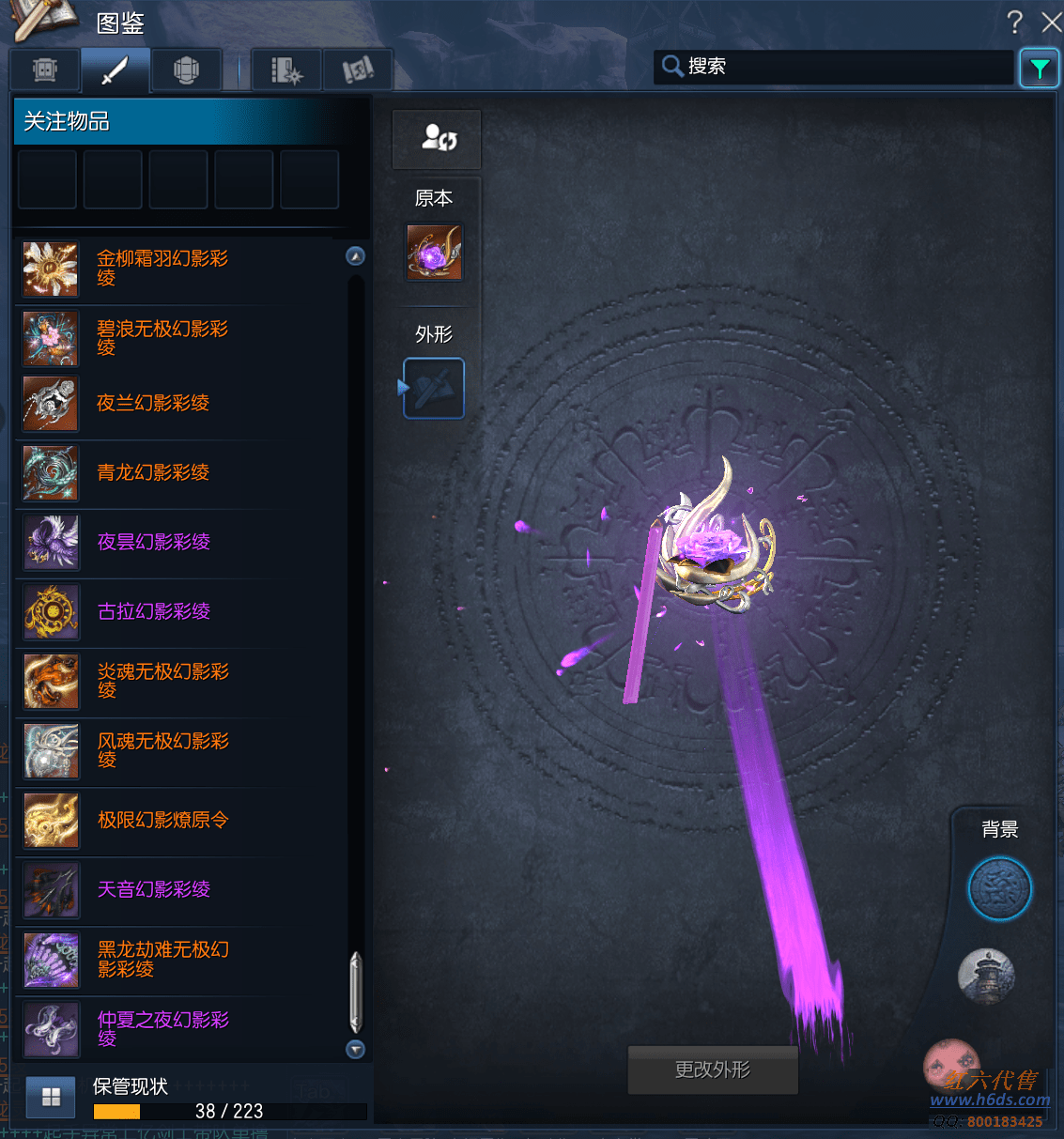This screenshot has width=1064, height=1139.
Task: Choose the 夜兰幻影彩绫 row
Action: coord(152,404)
